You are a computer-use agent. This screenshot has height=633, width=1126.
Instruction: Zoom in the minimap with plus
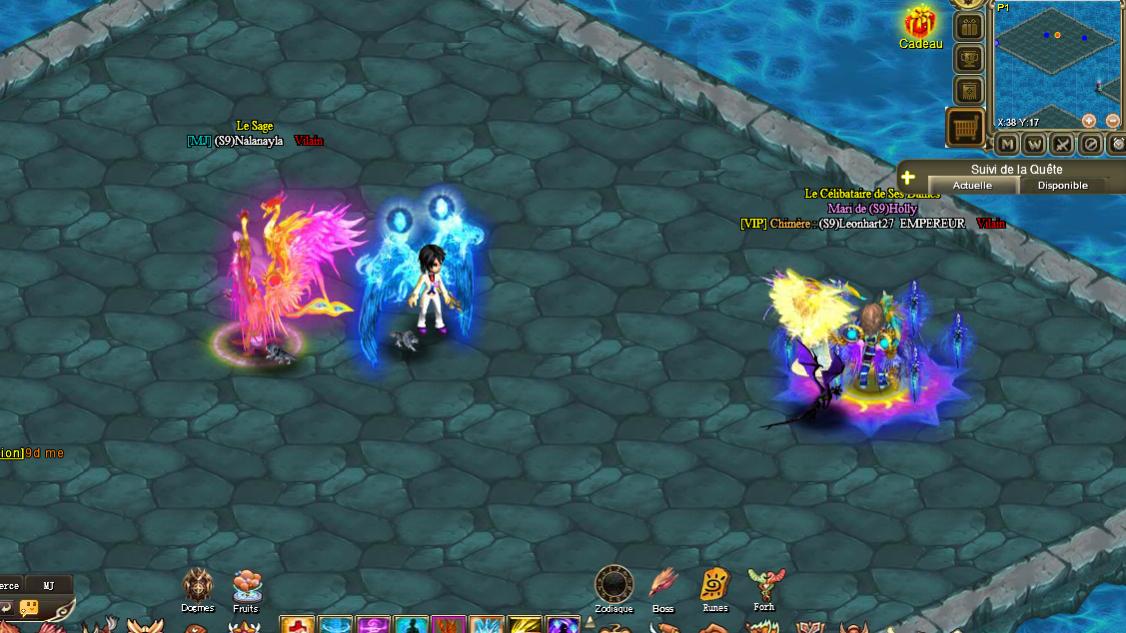coord(1088,121)
